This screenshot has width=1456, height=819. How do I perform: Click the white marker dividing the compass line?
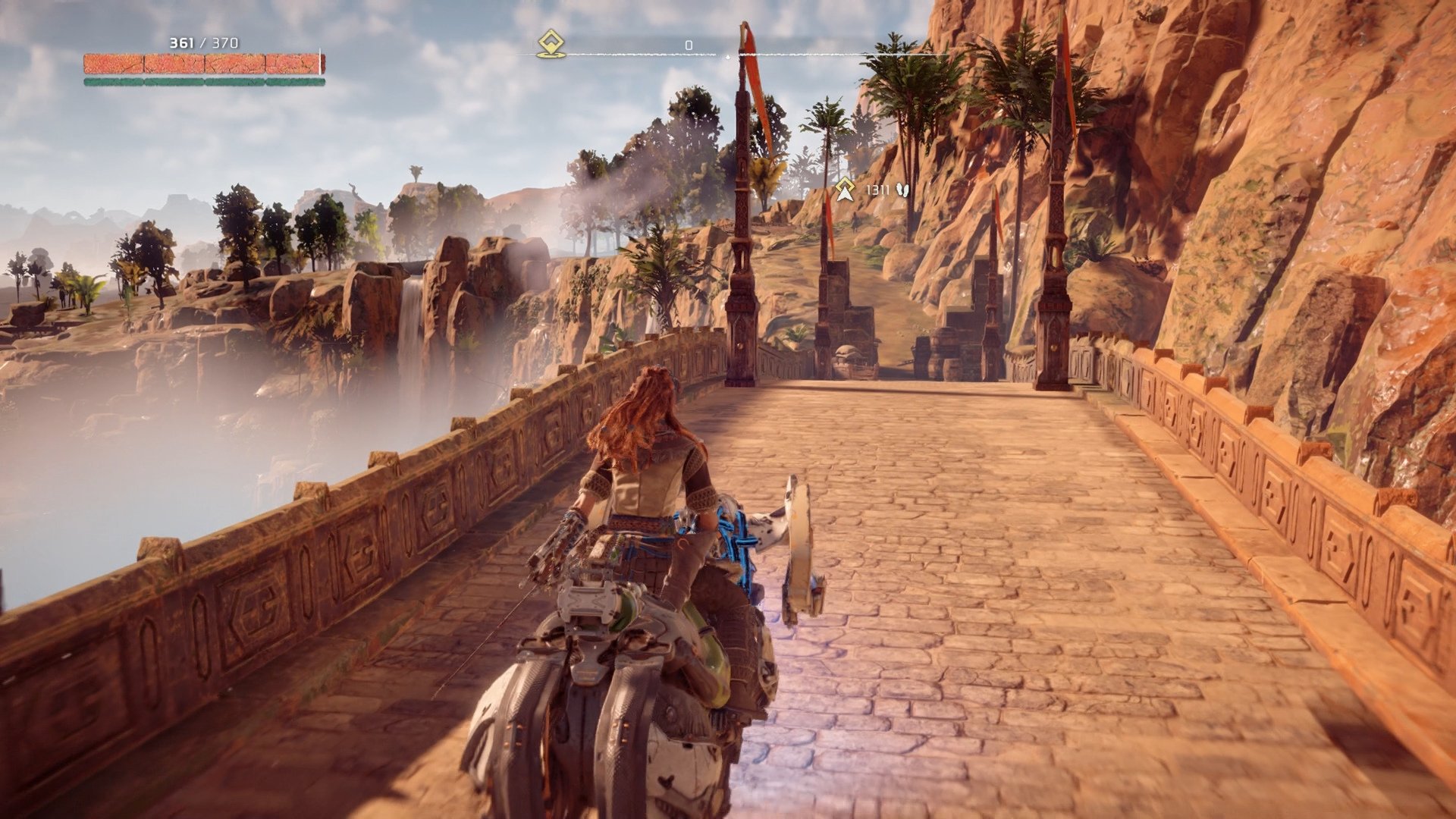(x=728, y=55)
